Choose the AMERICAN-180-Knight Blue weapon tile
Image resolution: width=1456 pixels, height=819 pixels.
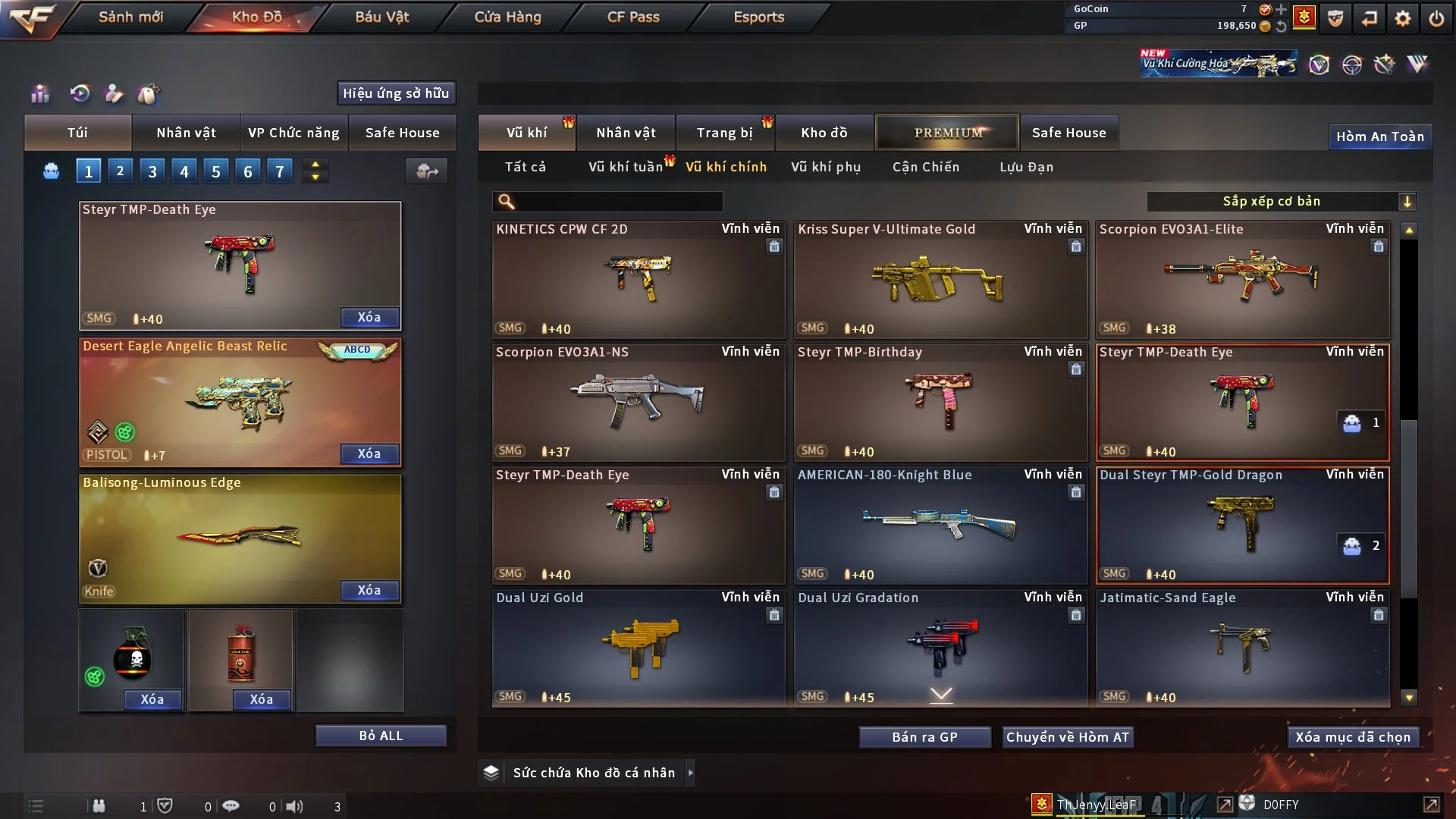tap(940, 526)
